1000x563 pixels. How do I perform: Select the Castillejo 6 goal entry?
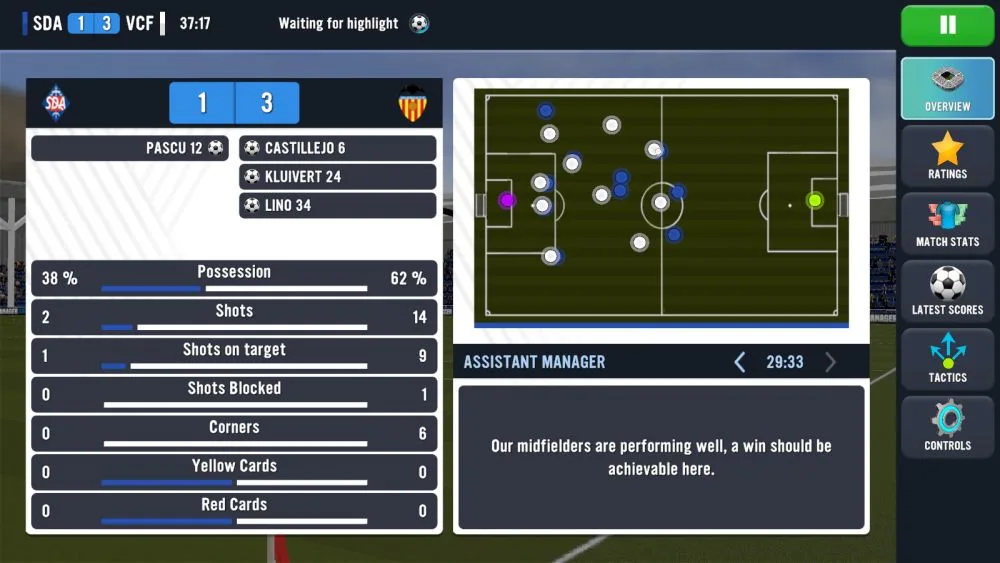pyautogui.click(x=338, y=148)
